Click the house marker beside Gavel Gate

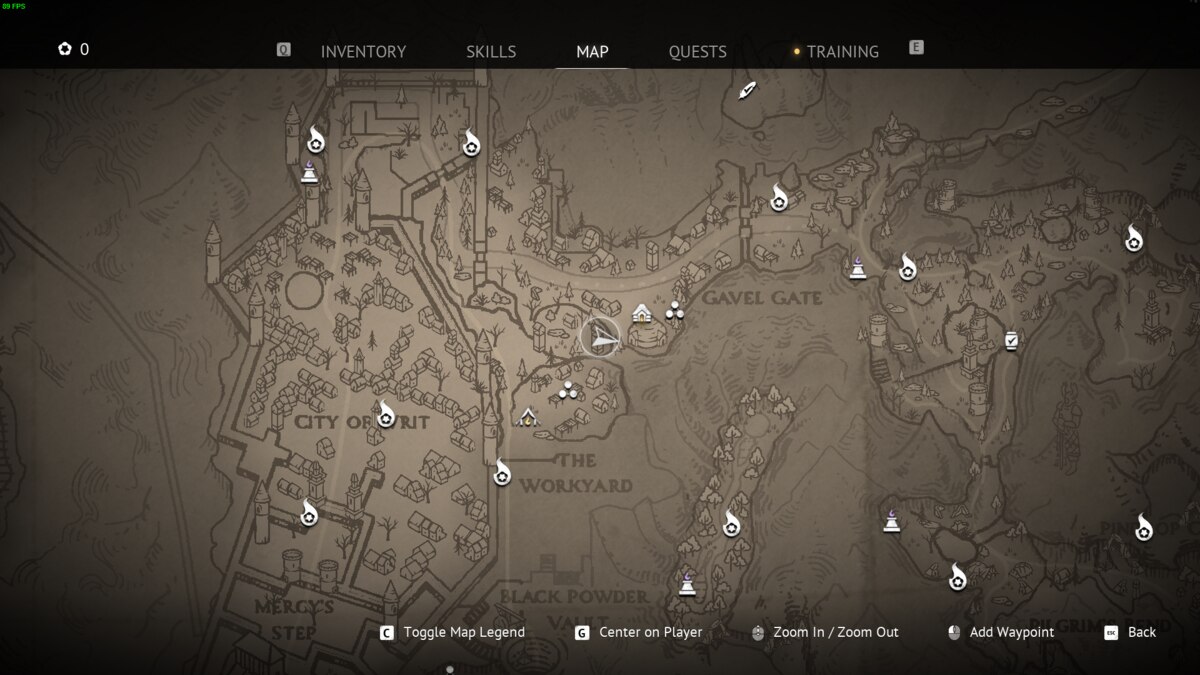point(642,313)
